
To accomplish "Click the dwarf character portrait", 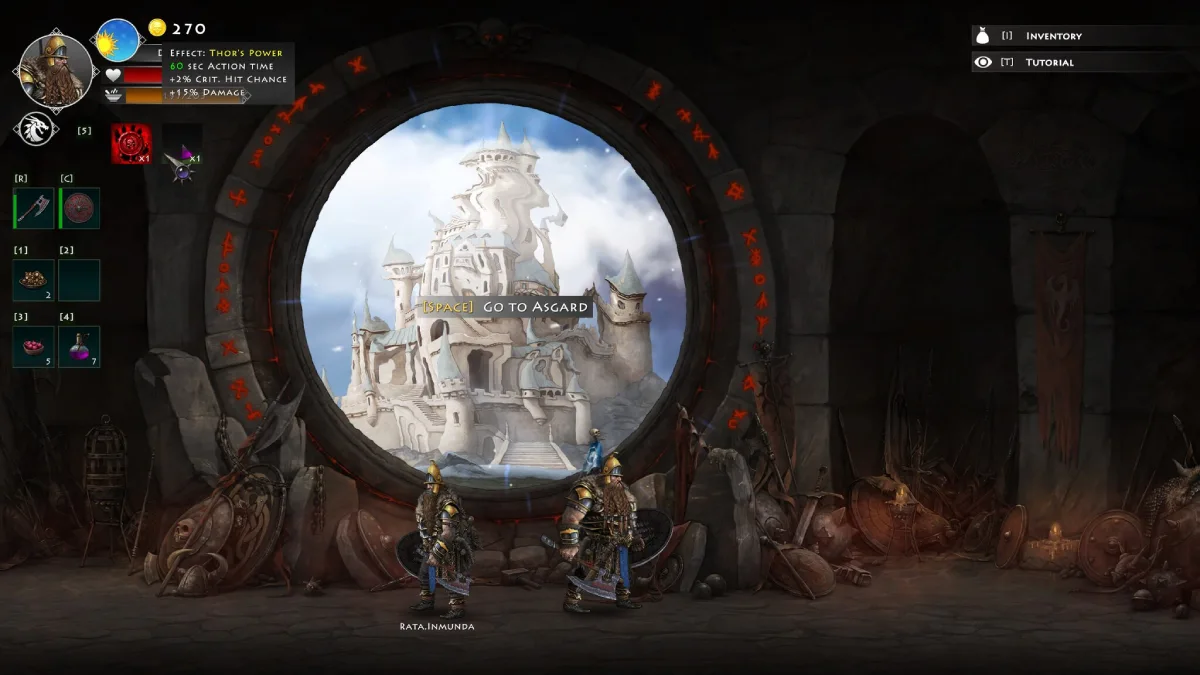I will point(55,71).
